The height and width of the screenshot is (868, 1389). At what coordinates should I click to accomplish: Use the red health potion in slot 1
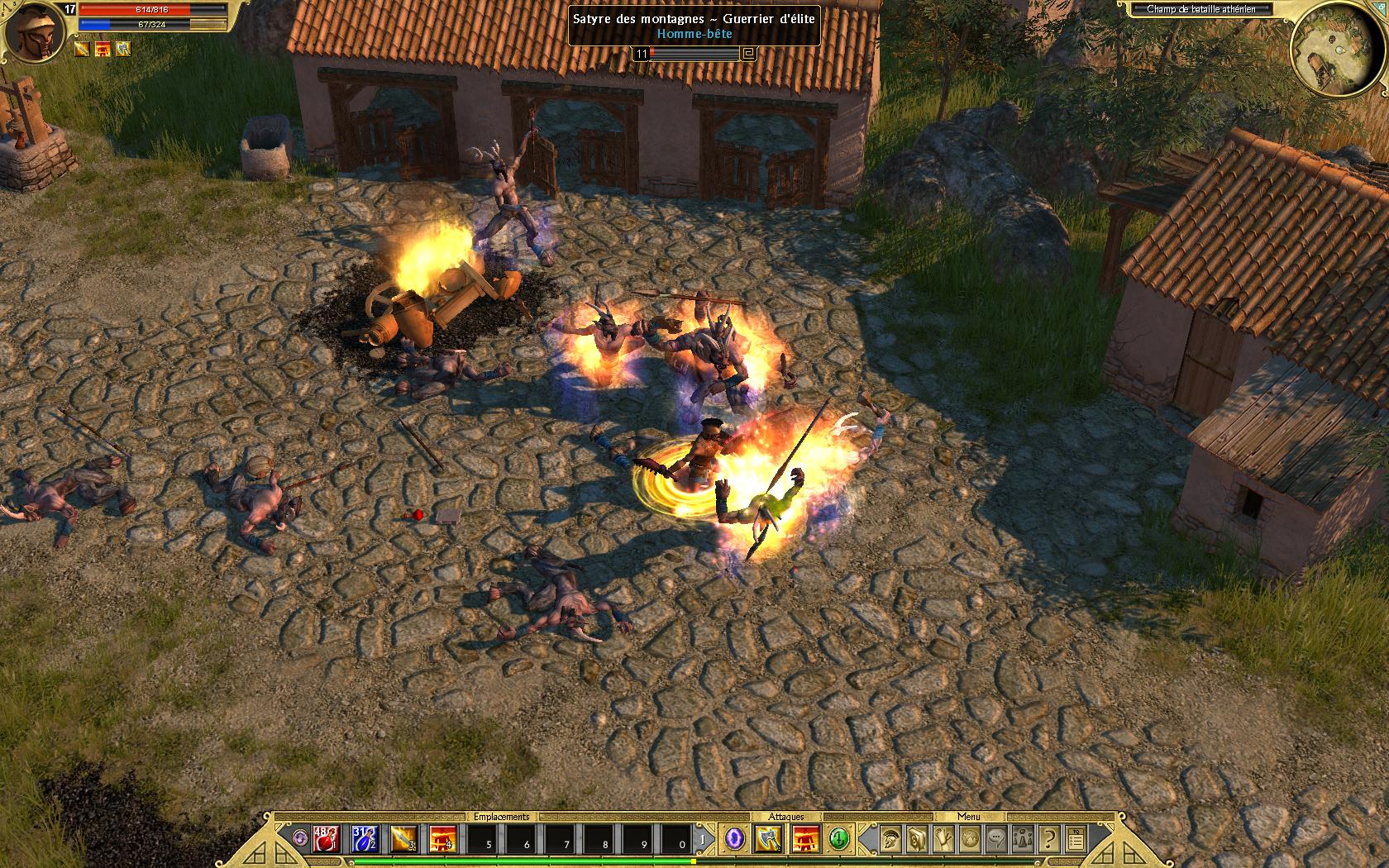tap(326, 840)
